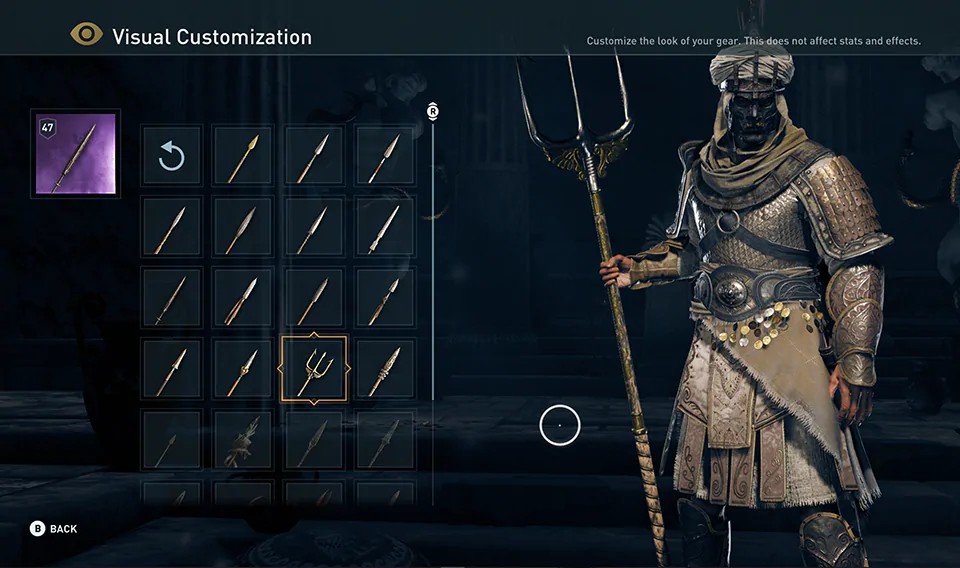Reset the spear appearance with the circular arrow
The height and width of the screenshot is (568, 960).
click(x=171, y=156)
